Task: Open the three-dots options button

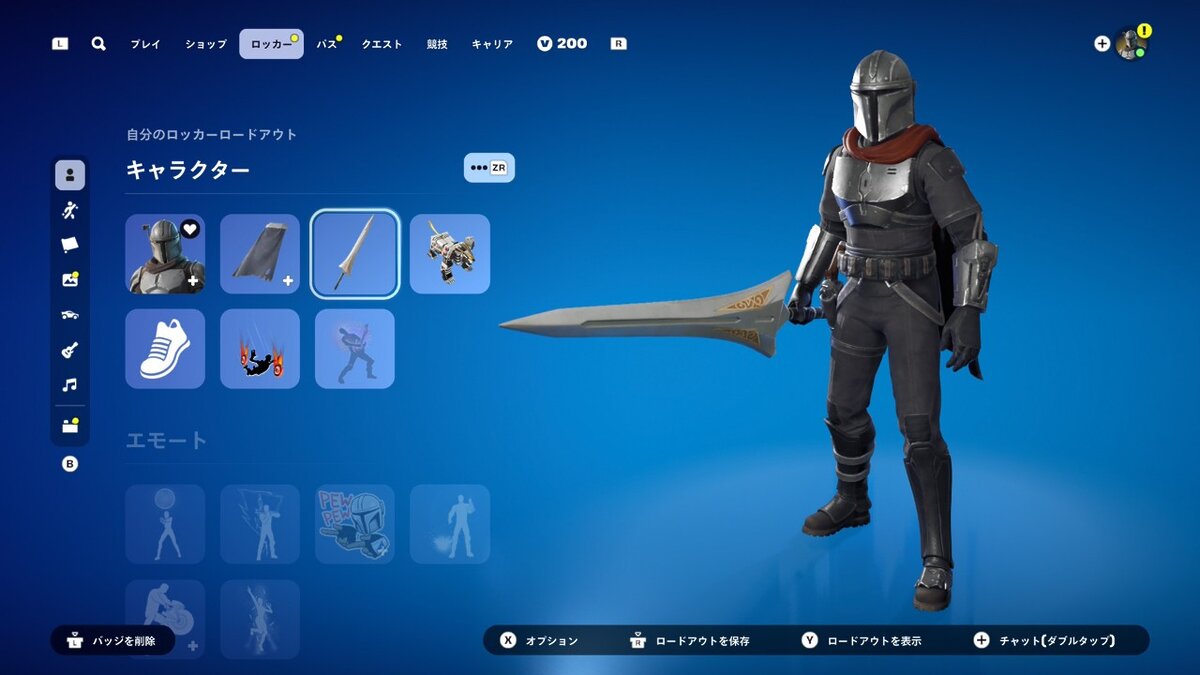Action: coord(489,168)
